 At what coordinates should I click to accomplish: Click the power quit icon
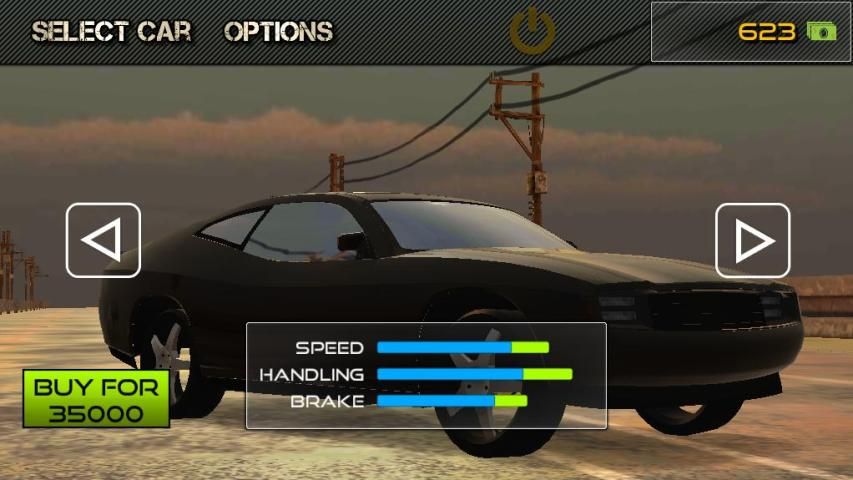pos(532,32)
